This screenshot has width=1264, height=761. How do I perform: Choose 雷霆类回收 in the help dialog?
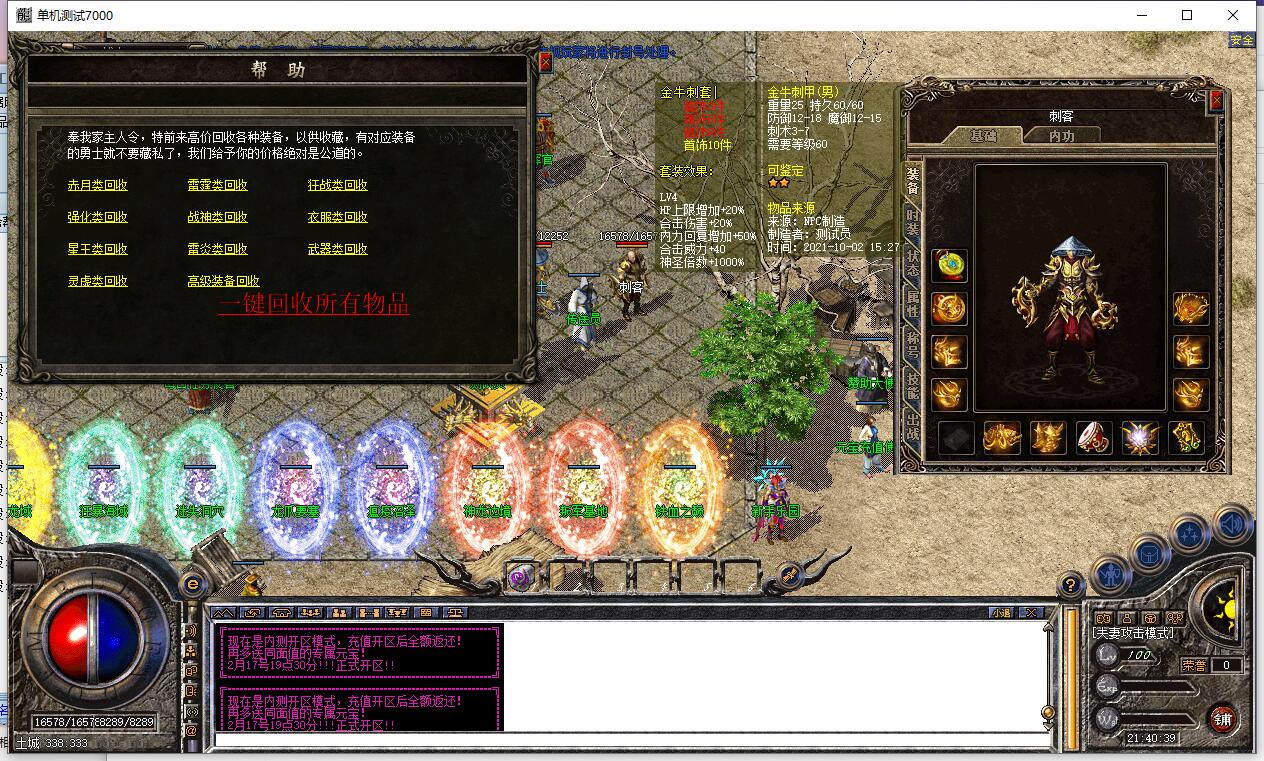click(x=217, y=185)
